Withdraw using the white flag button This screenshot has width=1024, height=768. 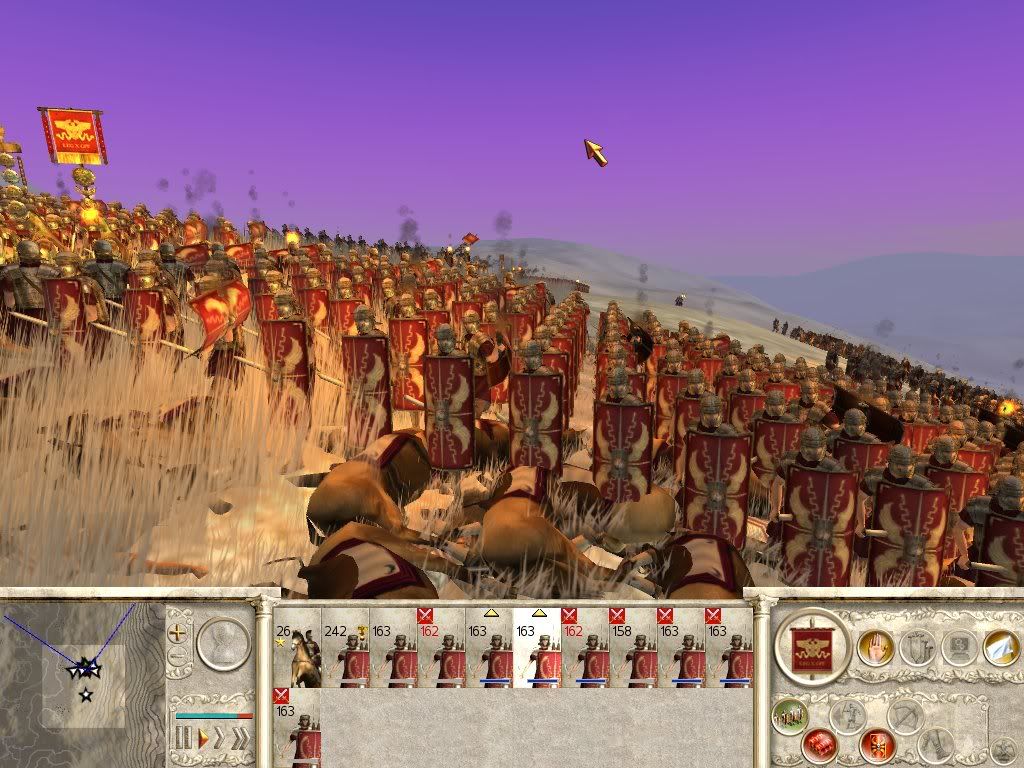[x=1001, y=648]
